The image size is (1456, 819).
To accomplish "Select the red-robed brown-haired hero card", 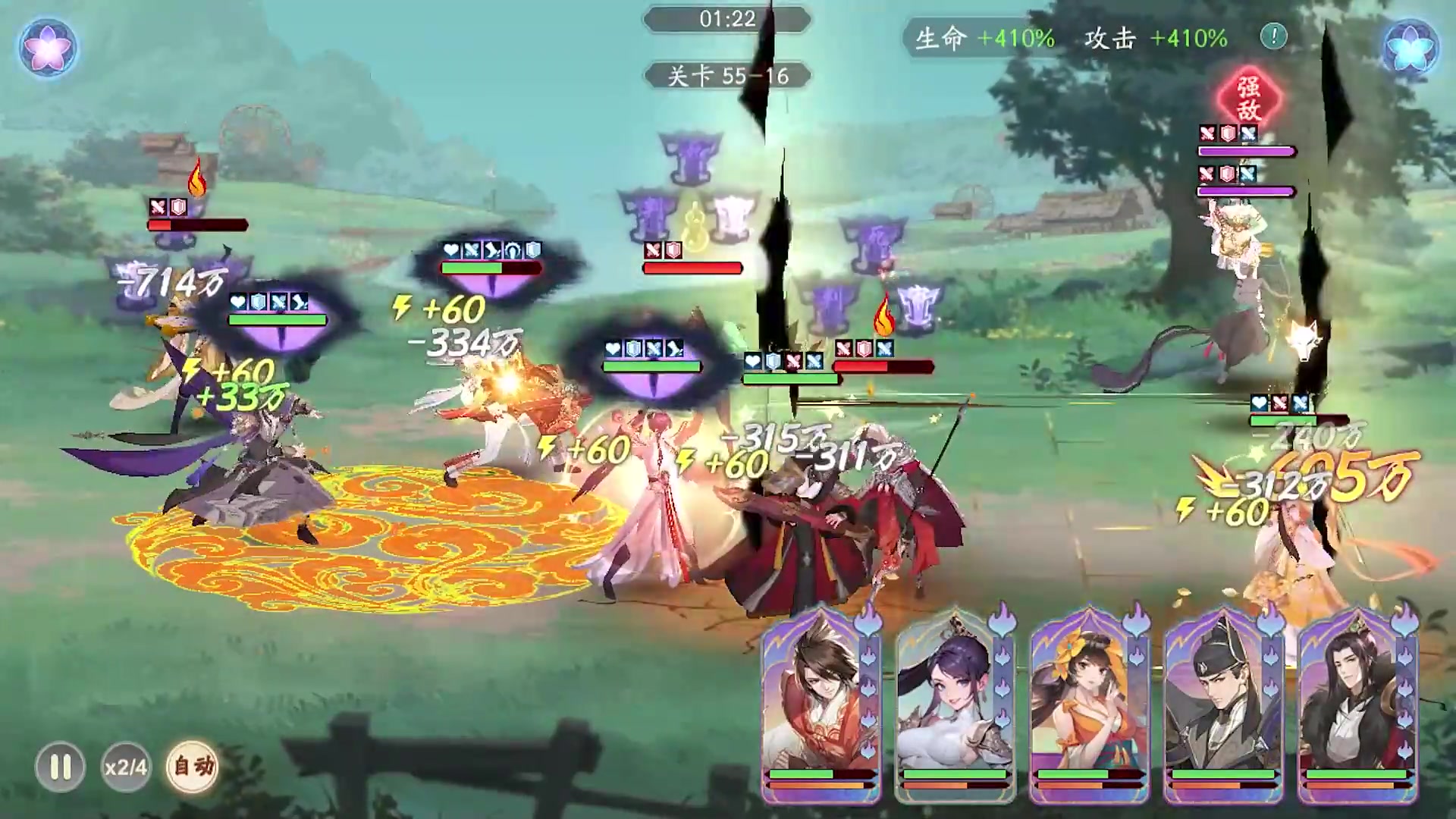I will tap(821, 701).
